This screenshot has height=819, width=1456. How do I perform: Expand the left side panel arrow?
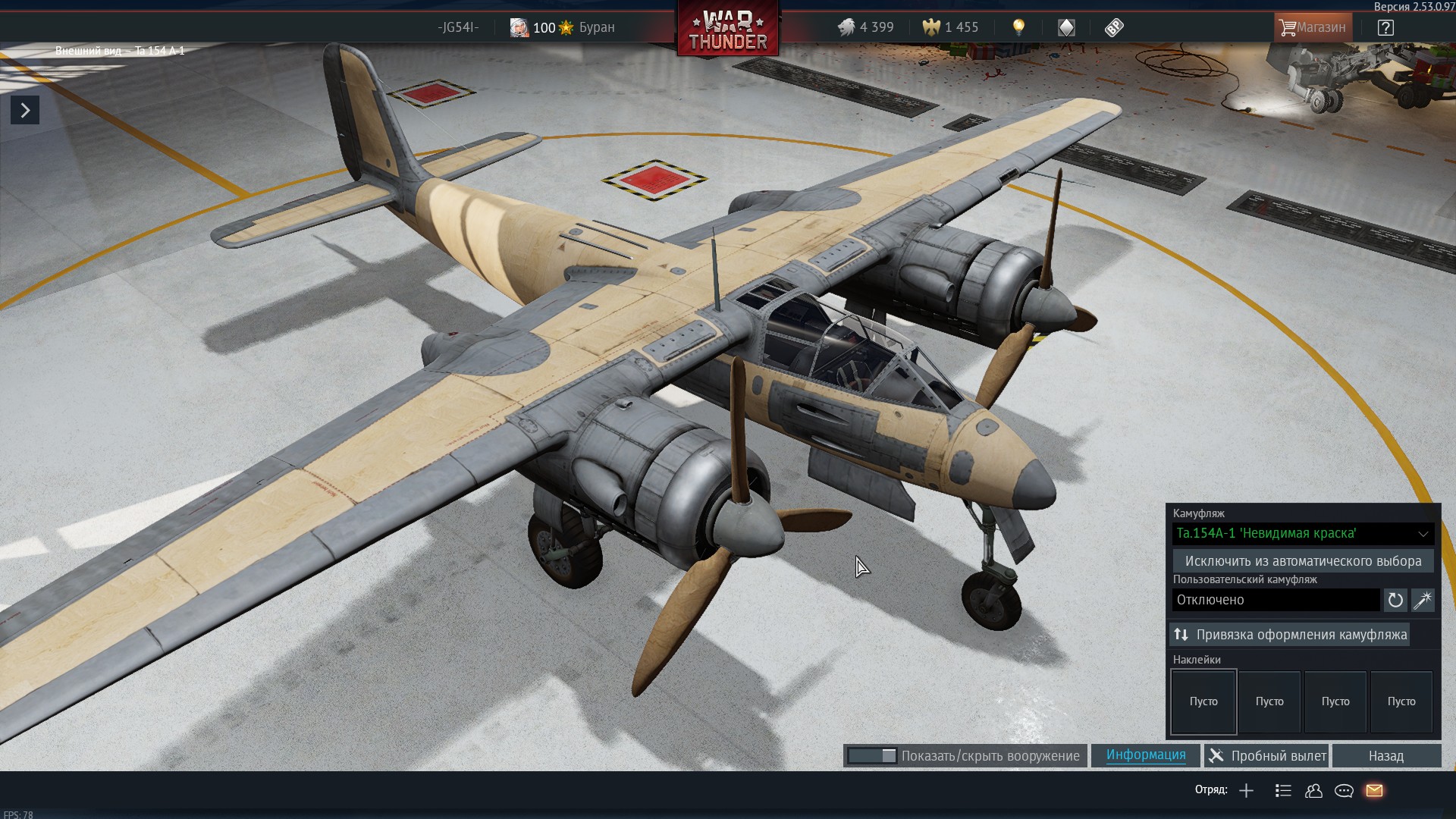(25, 111)
